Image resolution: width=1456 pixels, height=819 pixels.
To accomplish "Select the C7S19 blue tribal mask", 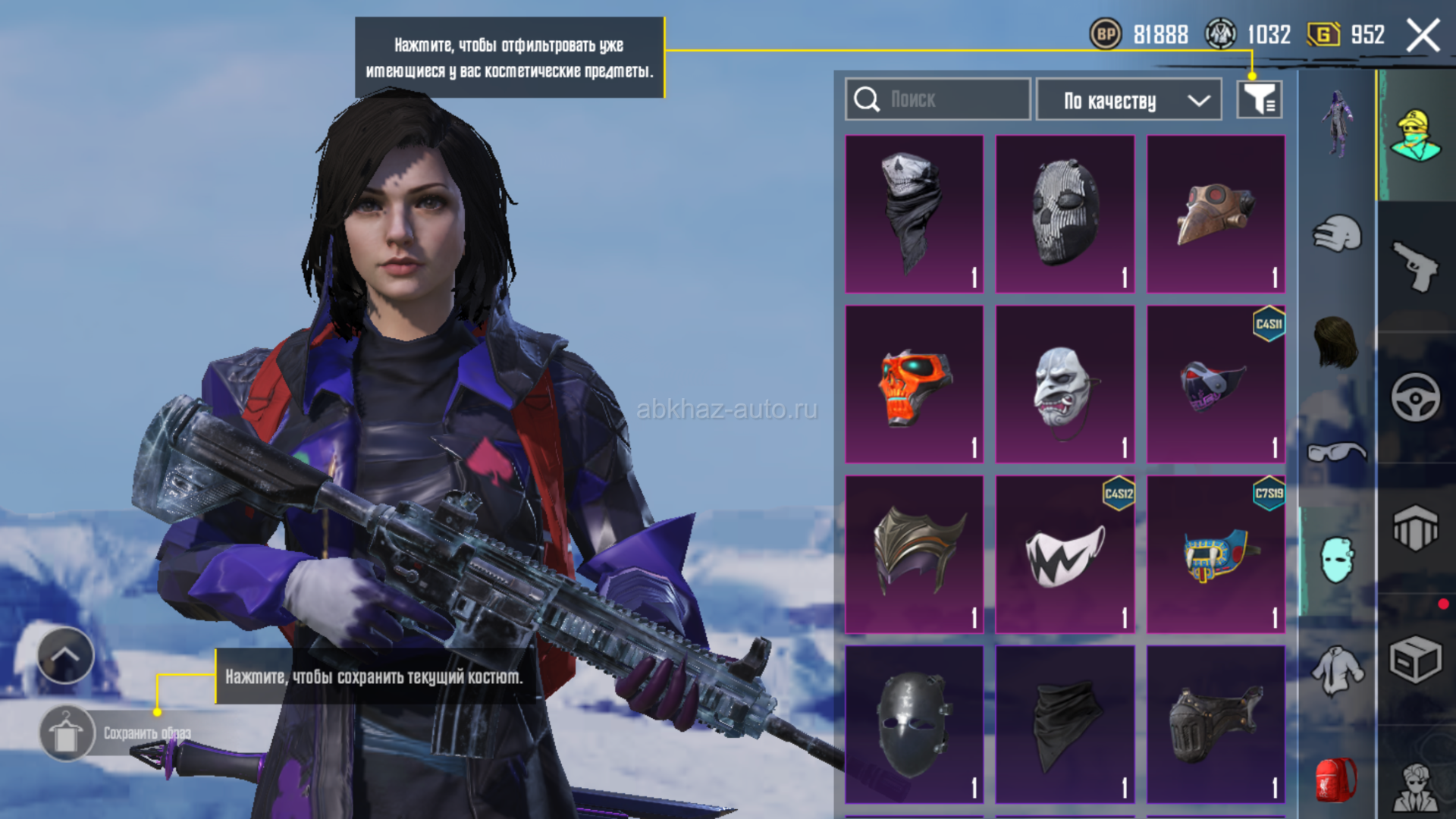I will pos(1215,554).
